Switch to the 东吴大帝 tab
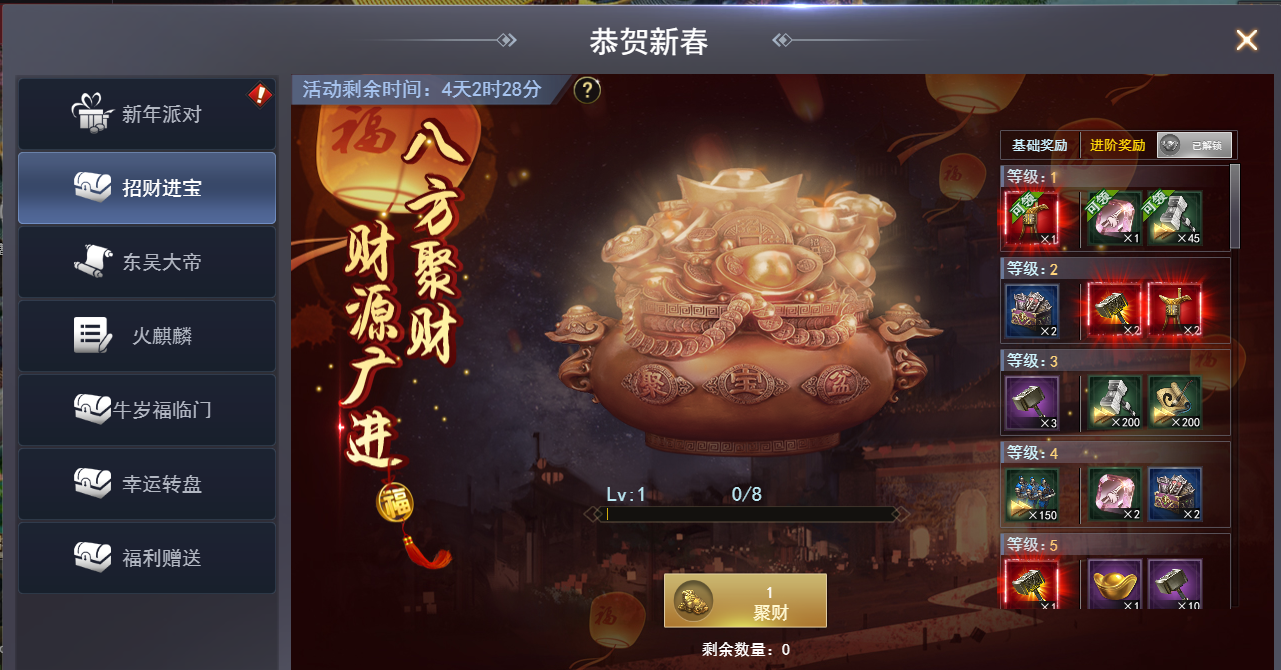This screenshot has height=670, width=1281. point(147,262)
